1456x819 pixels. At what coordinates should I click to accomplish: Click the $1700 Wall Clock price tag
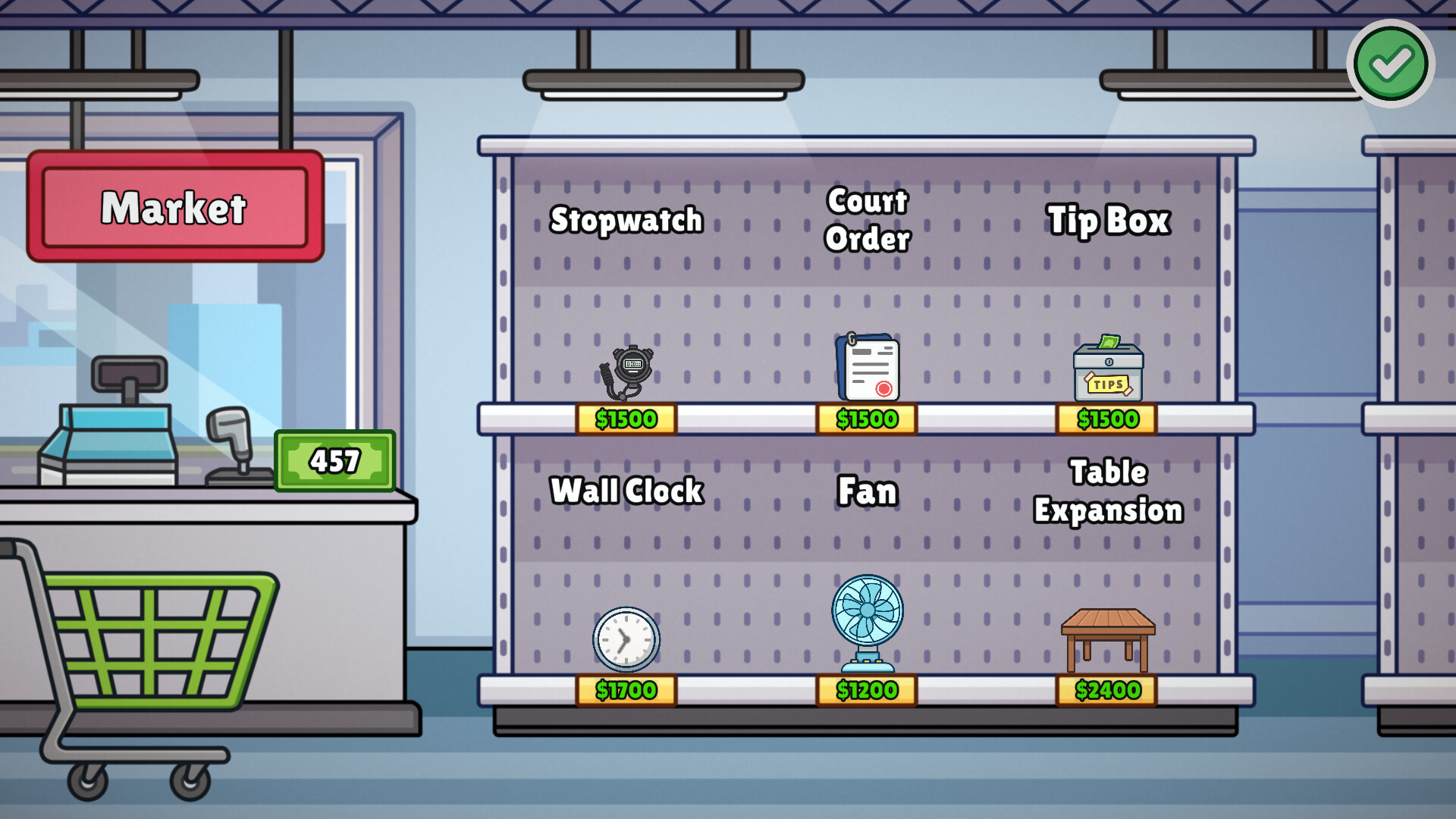pos(626,690)
